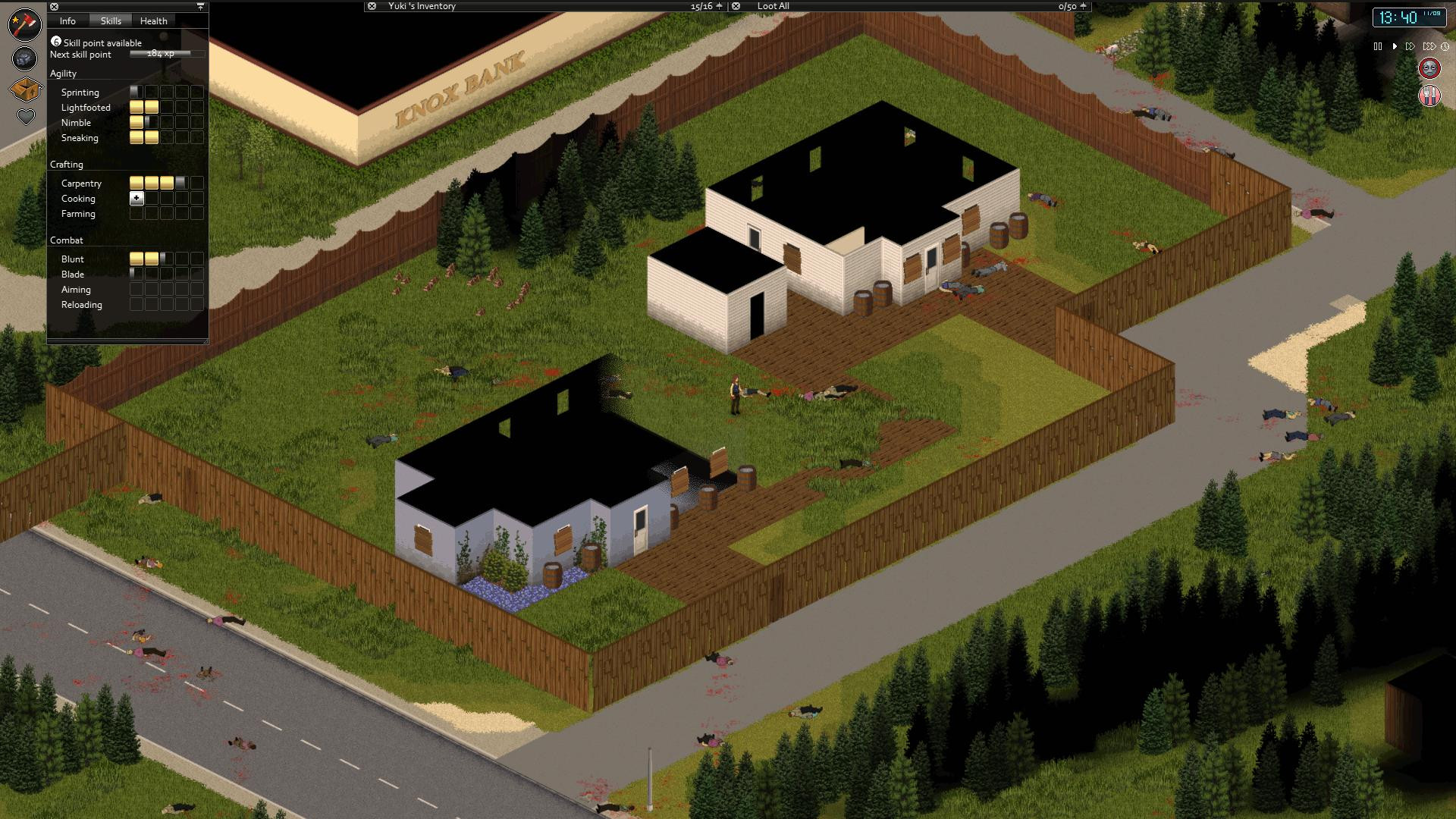
Task: Open the inventory box icon in sidebar
Action: tap(24, 89)
